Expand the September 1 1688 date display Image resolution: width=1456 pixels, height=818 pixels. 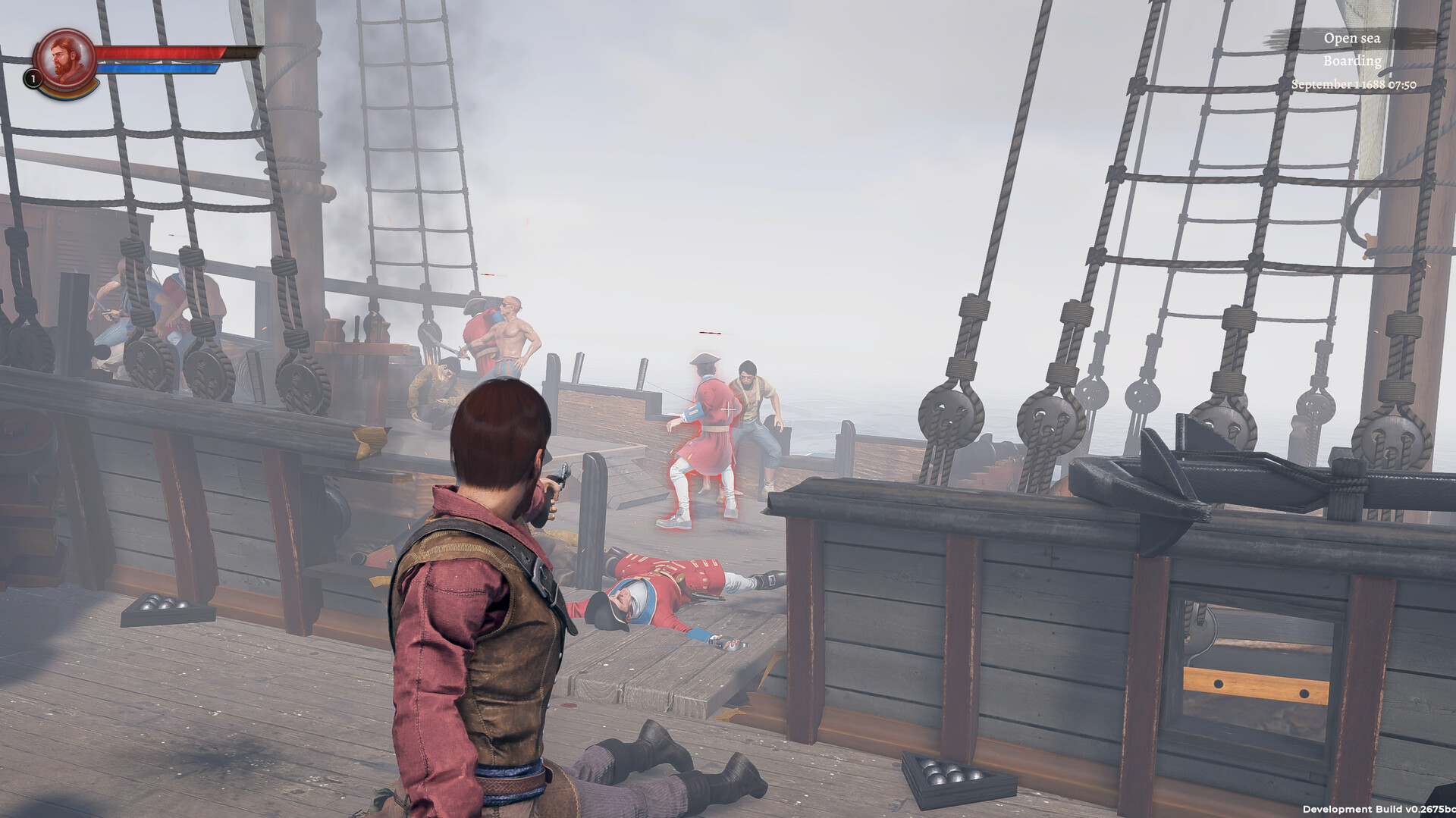(x=1354, y=83)
